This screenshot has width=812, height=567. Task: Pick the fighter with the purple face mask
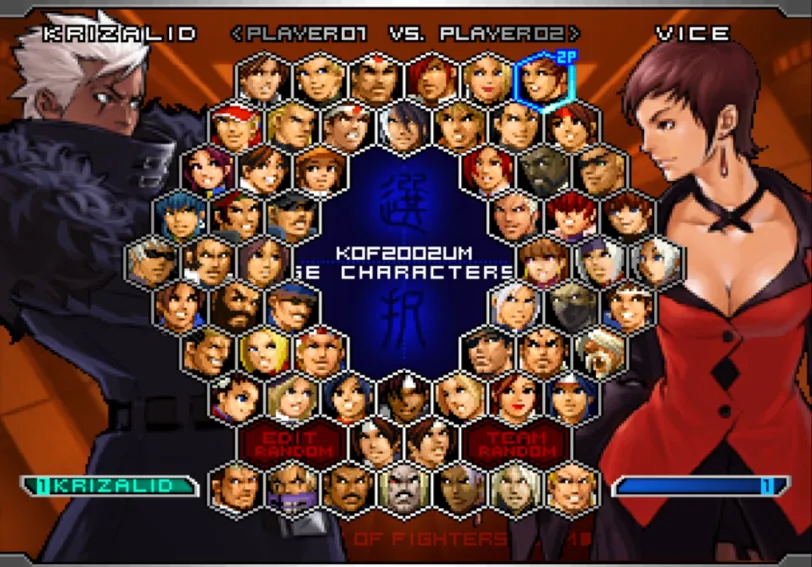293,487
